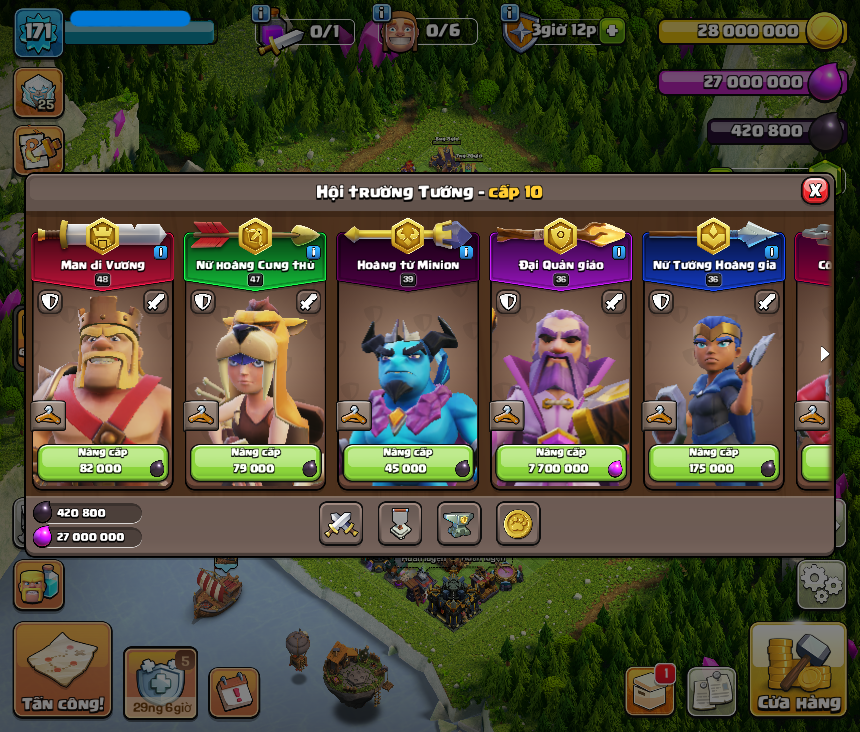
Task: Upgrade Nữ hoàng Cung thủ for 79 000
Action: pyautogui.click(x=256, y=462)
